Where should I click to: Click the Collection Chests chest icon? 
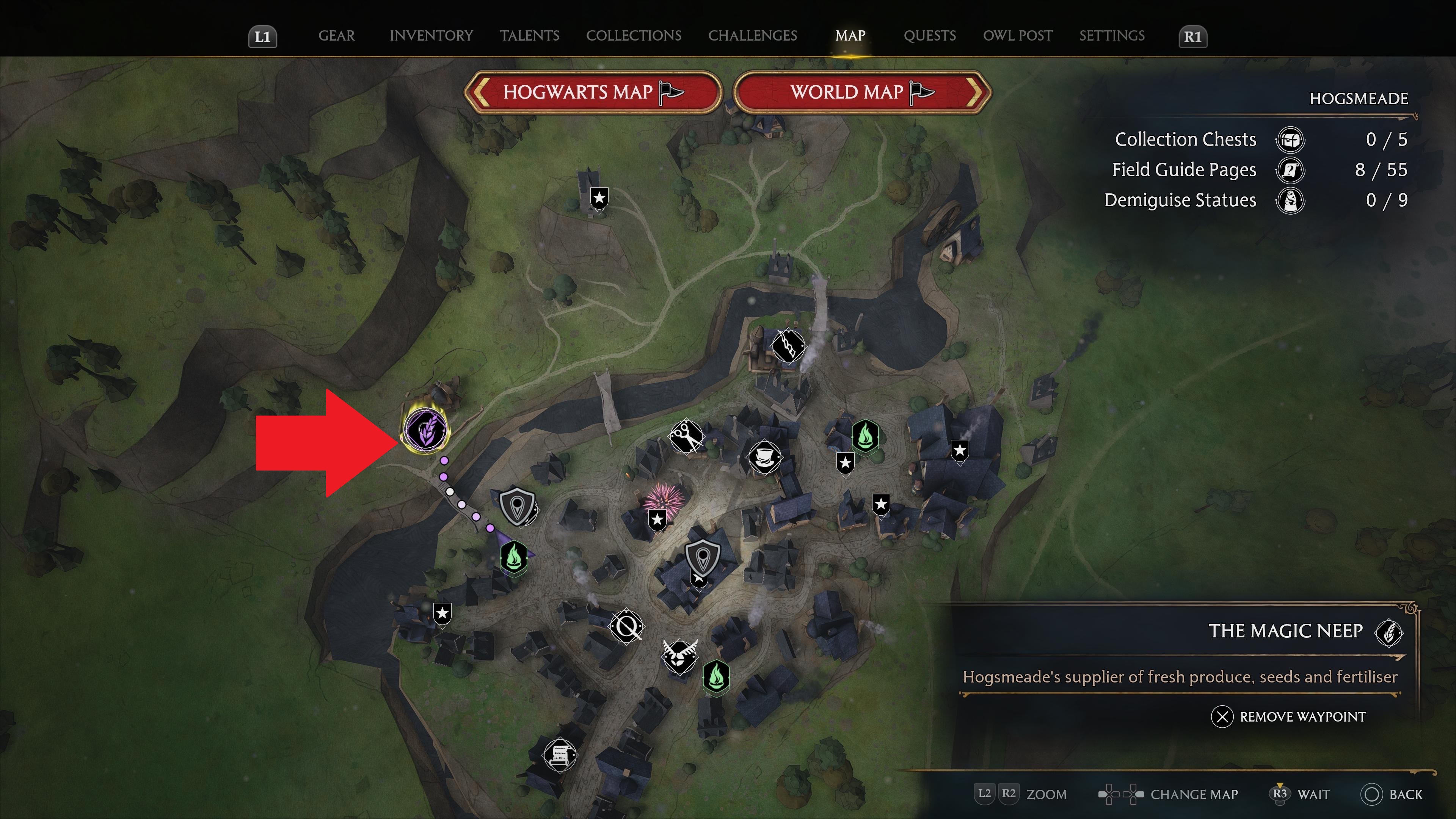tap(1291, 140)
